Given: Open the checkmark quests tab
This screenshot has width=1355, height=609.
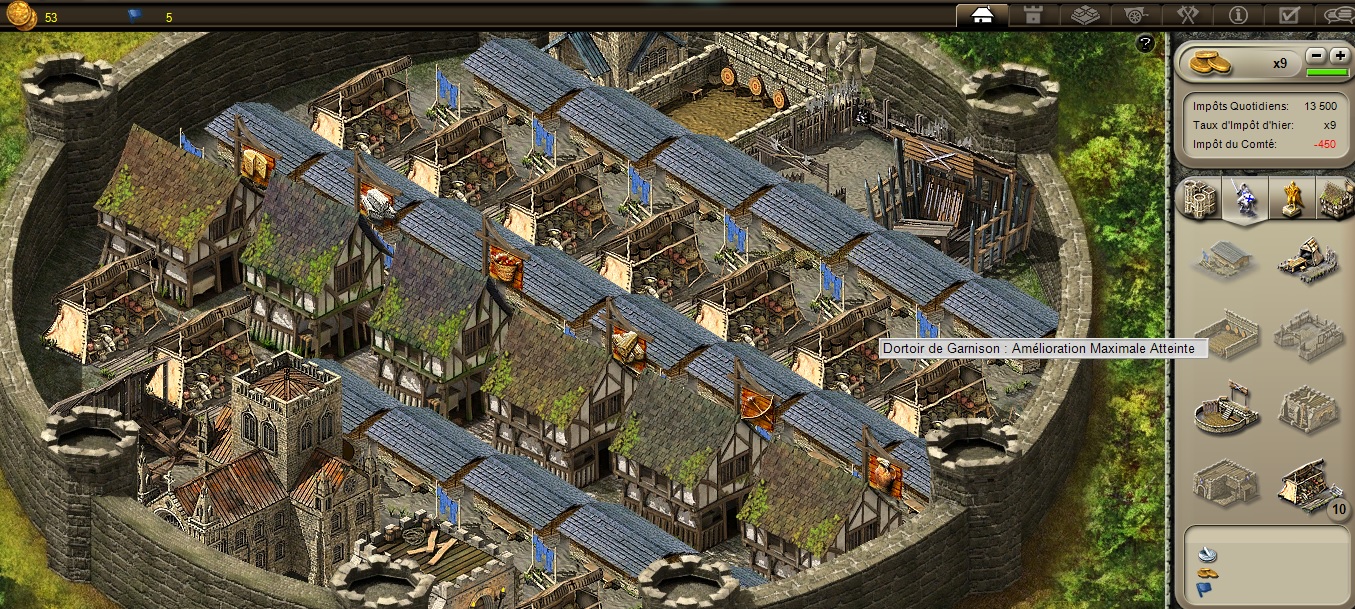Looking at the screenshot, I should (1289, 15).
